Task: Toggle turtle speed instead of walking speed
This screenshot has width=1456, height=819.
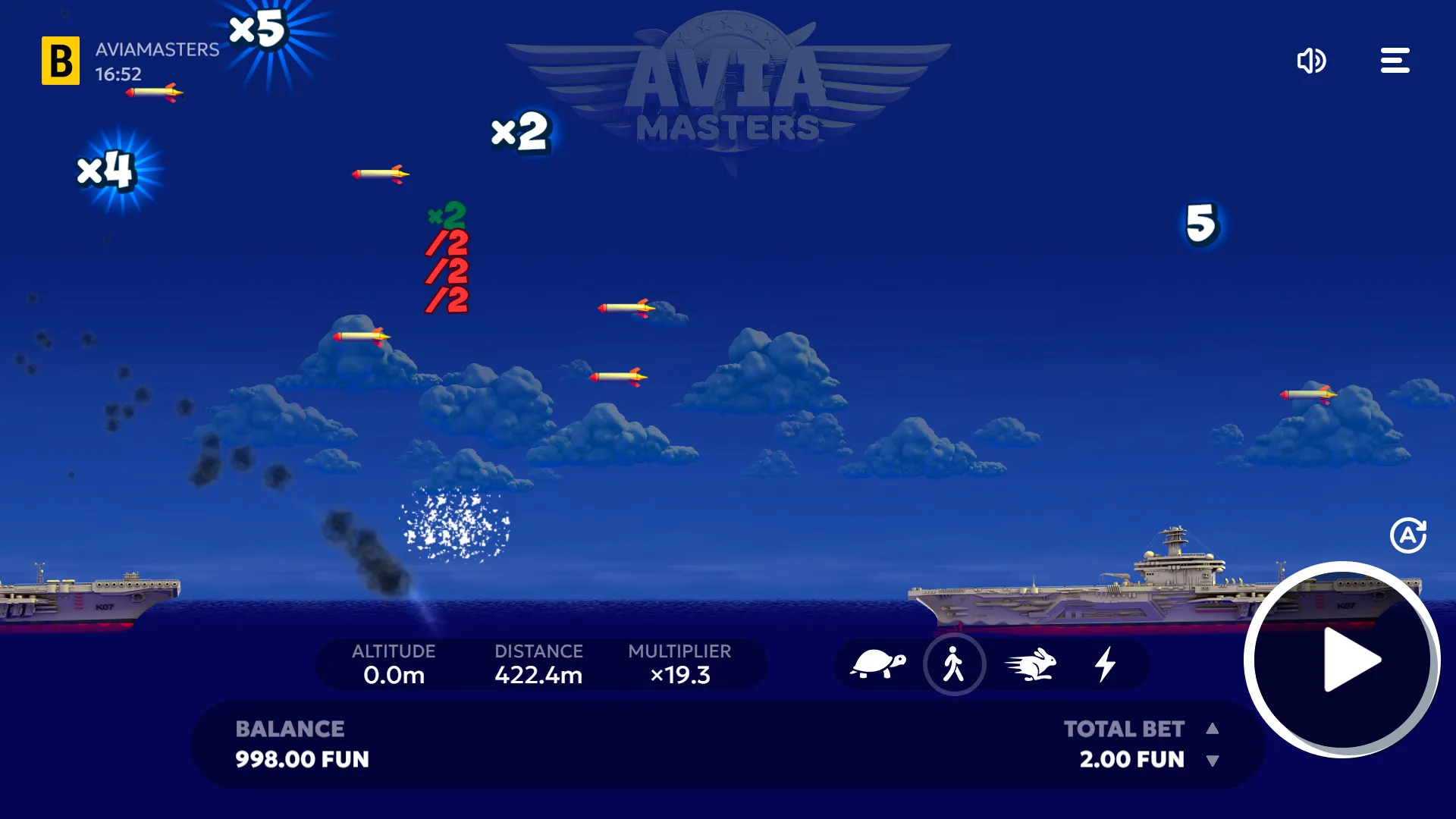Action: [880, 664]
